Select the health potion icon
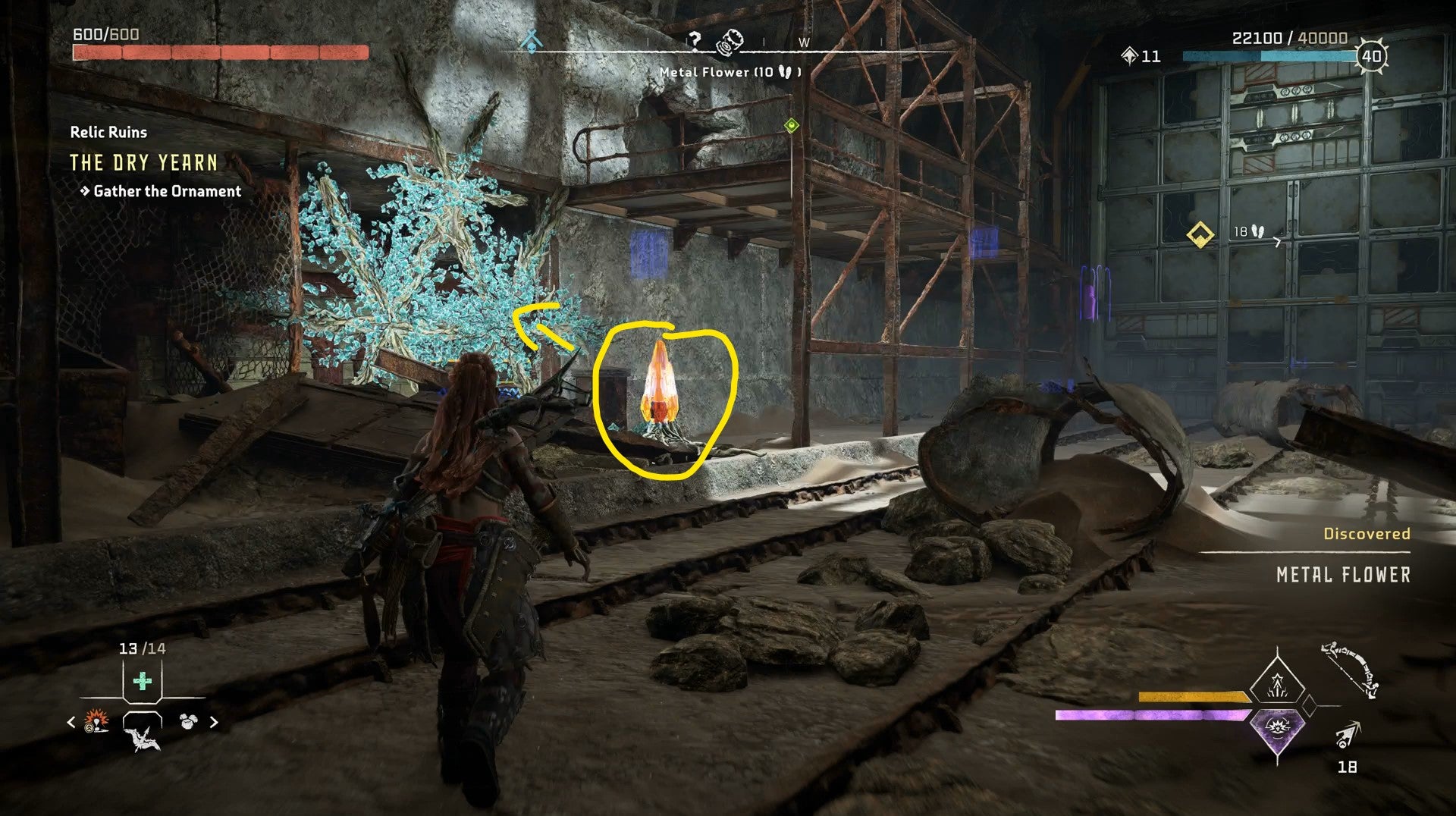The width and height of the screenshot is (1456, 816). pos(143,681)
